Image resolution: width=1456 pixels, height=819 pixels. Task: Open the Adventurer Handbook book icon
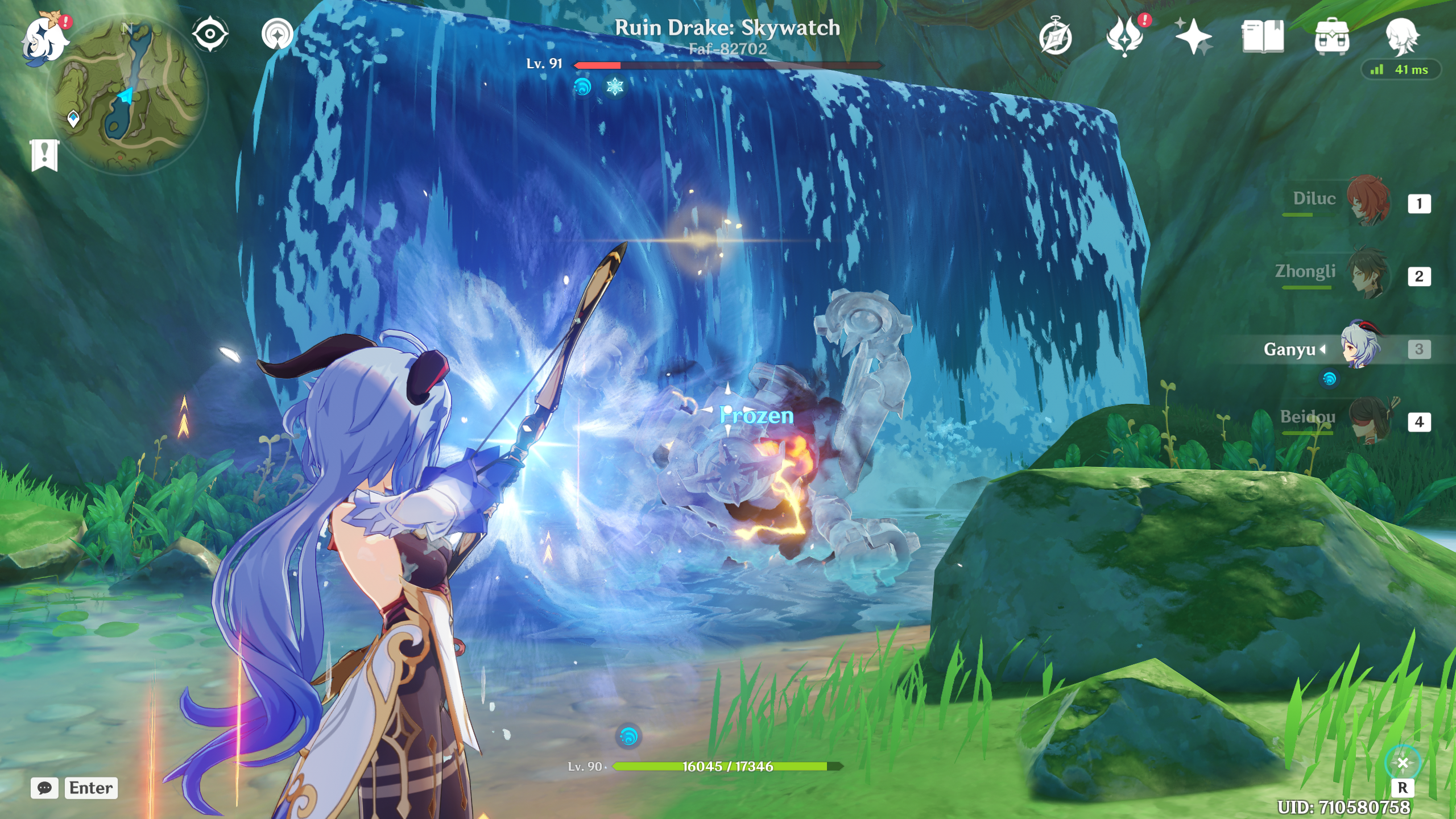click(1263, 36)
